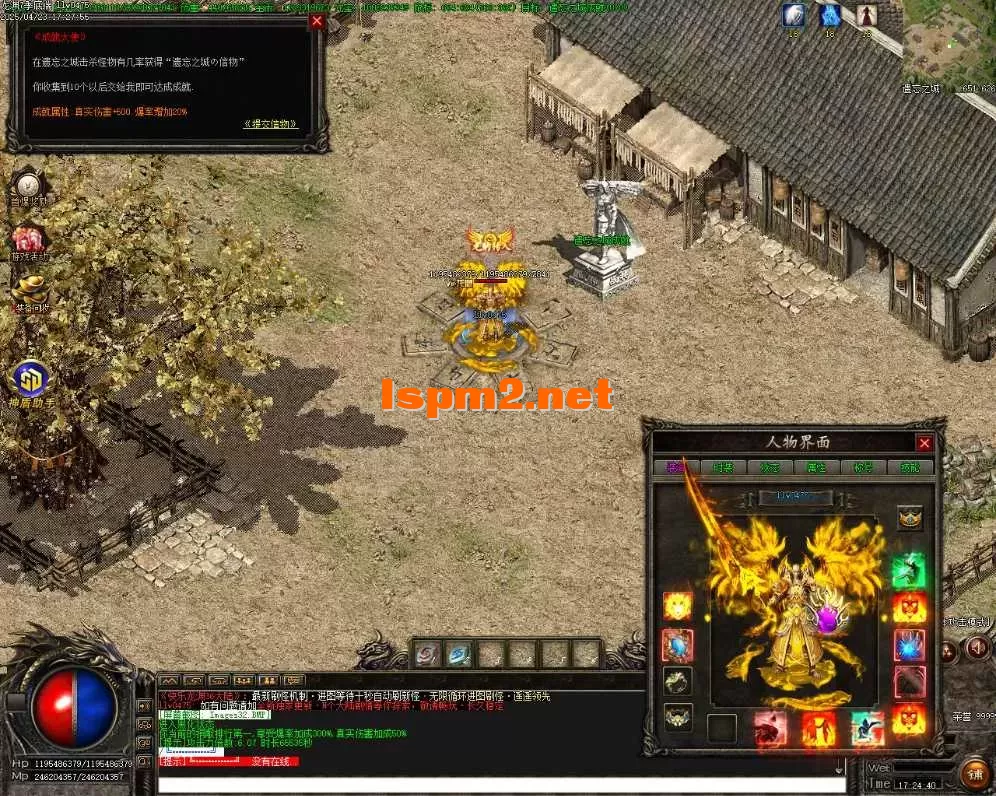This screenshot has width=996, height=796.
Task: Switch to the 属性 attributes tab
Action: point(815,467)
